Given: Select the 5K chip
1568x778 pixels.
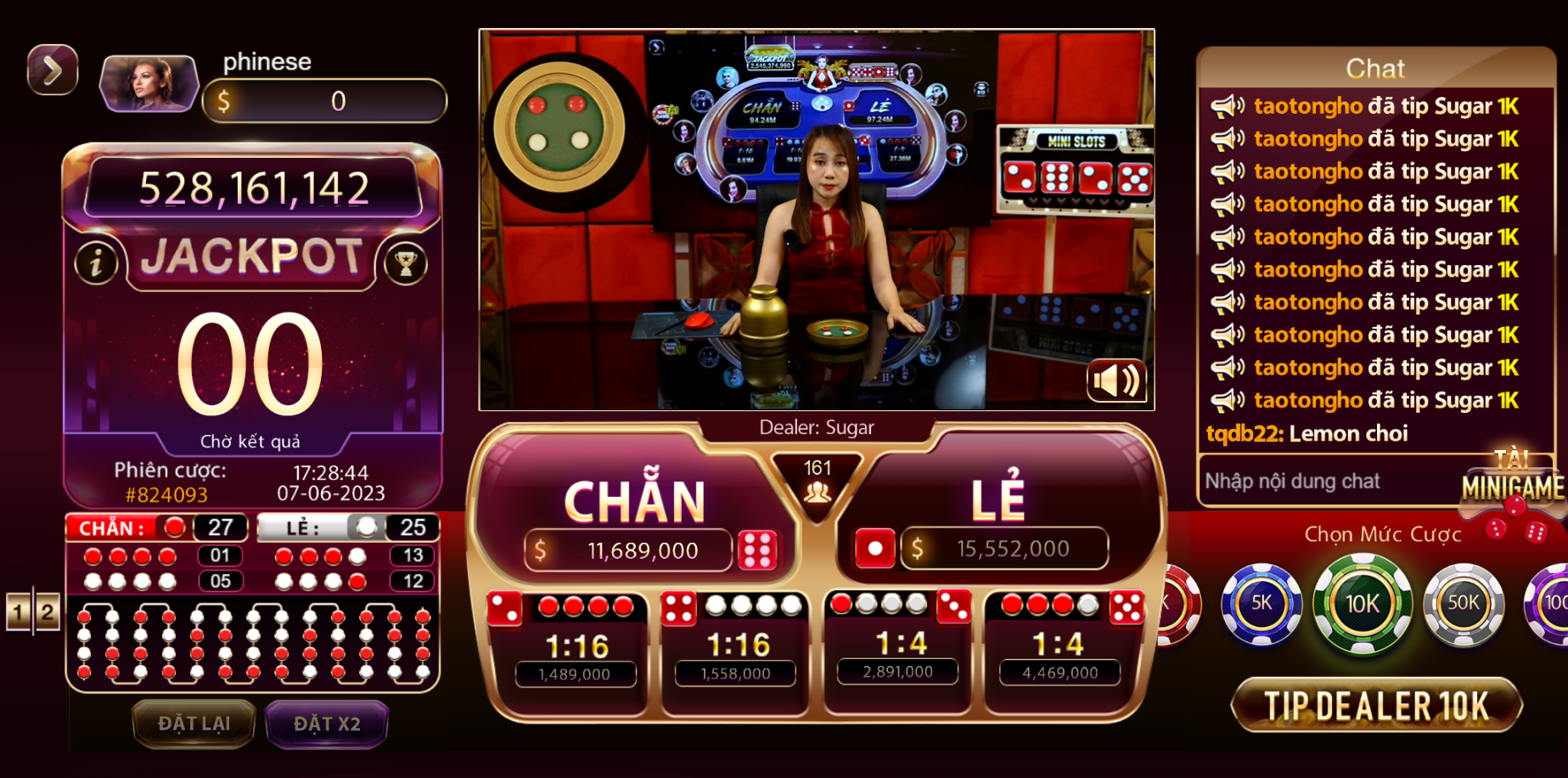Looking at the screenshot, I should (1262, 603).
